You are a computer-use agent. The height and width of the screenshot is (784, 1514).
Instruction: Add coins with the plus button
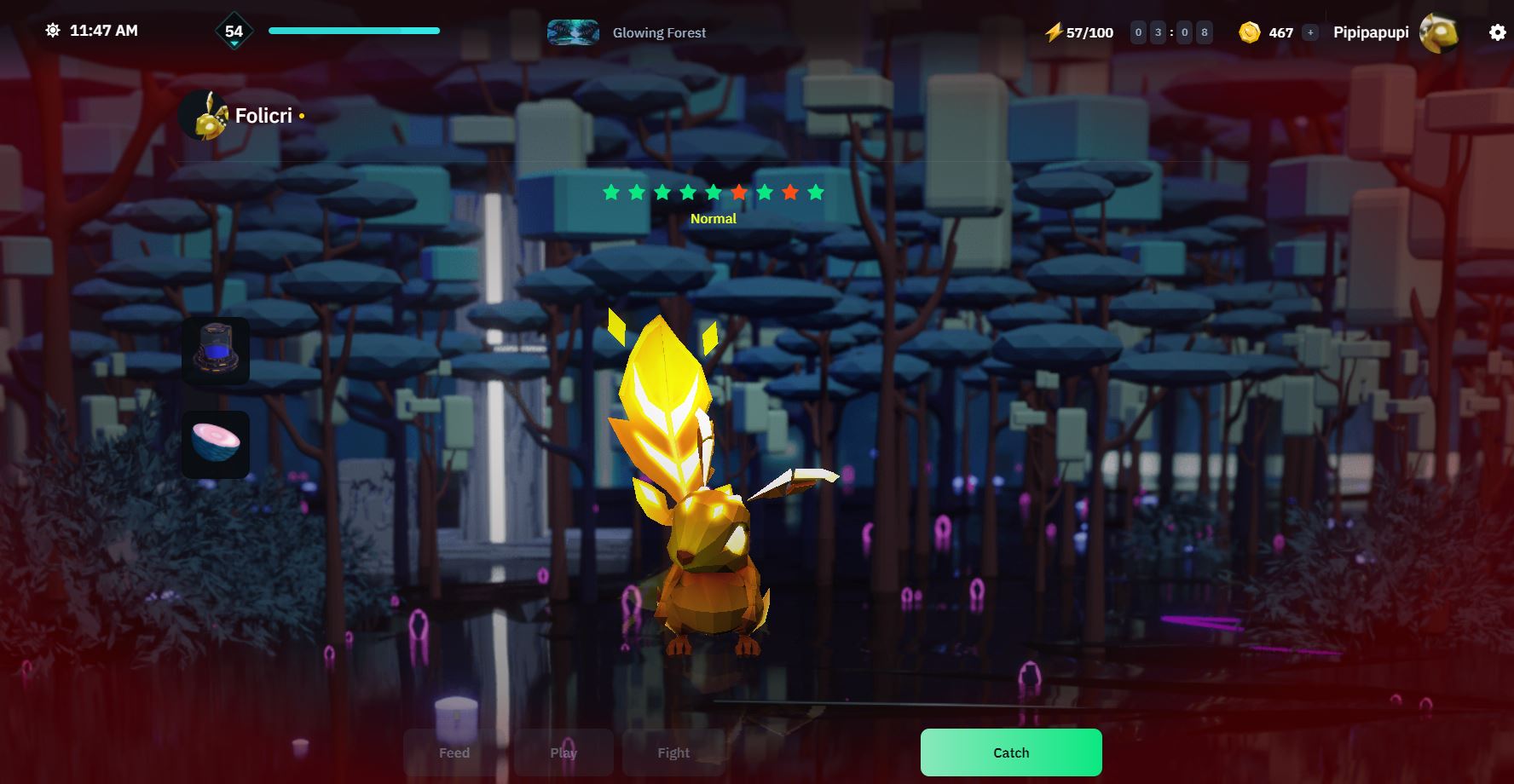click(x=1310, y=32)
